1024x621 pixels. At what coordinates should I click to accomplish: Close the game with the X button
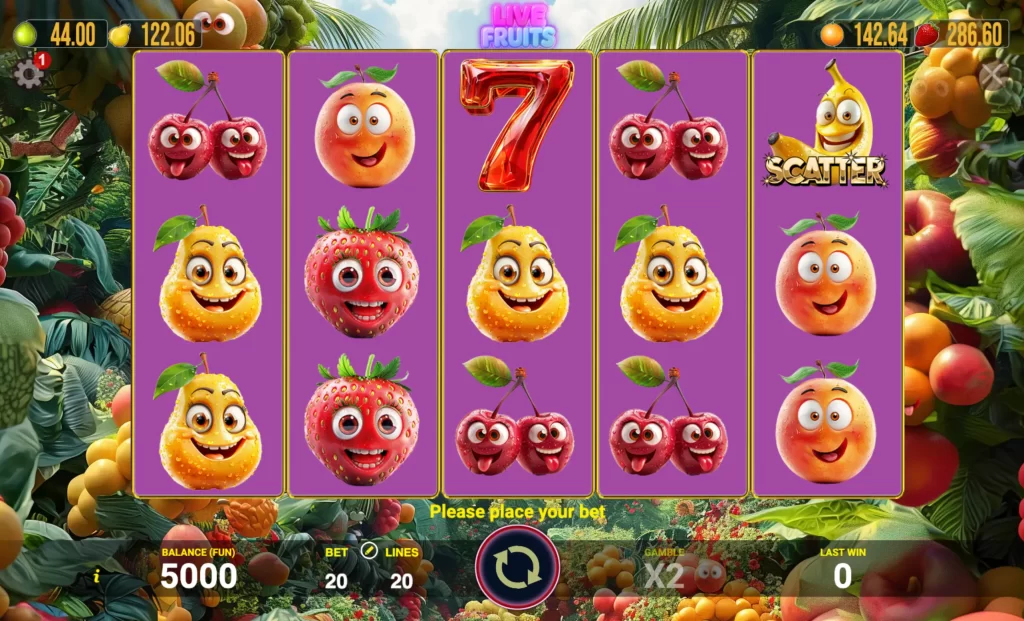(991, 73)
